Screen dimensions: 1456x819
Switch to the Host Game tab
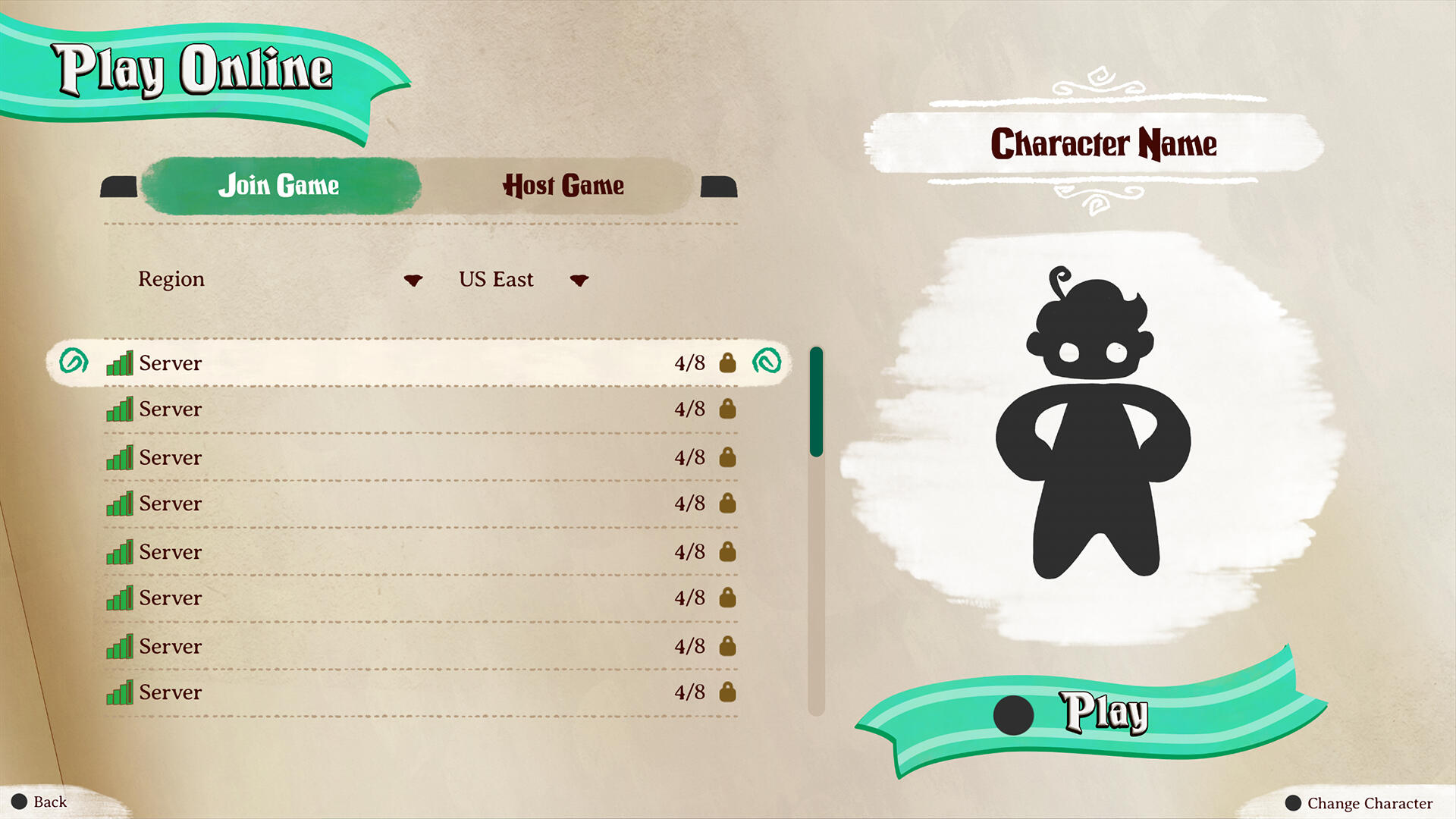[563, 186]
